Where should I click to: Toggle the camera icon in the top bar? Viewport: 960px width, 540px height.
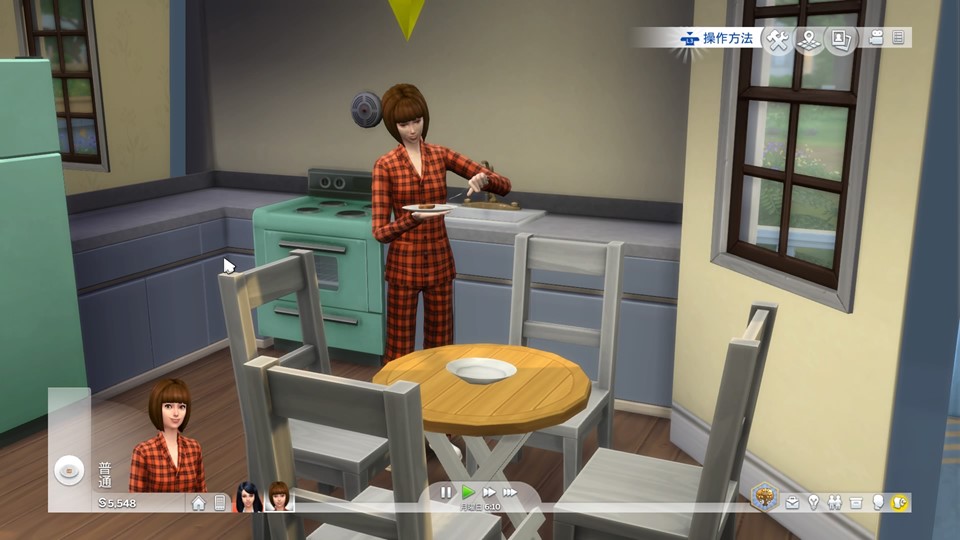877,38
